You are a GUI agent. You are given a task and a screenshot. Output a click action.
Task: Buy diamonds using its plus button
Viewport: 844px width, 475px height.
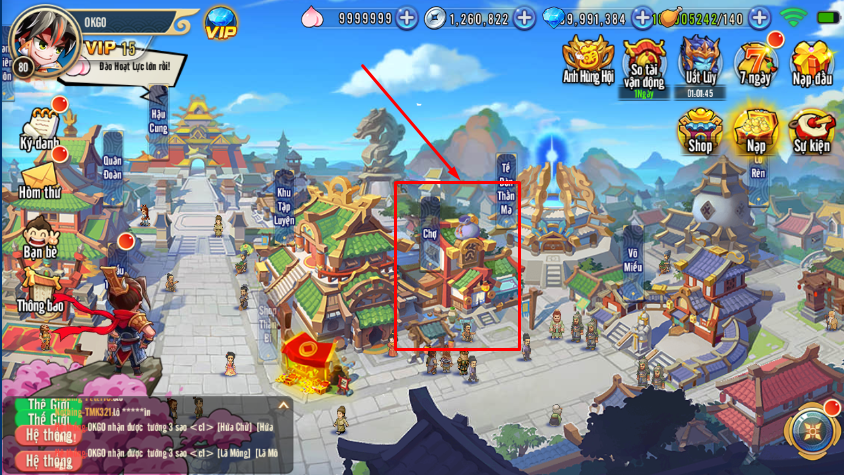pyautogui.click(x=641, y=18)
